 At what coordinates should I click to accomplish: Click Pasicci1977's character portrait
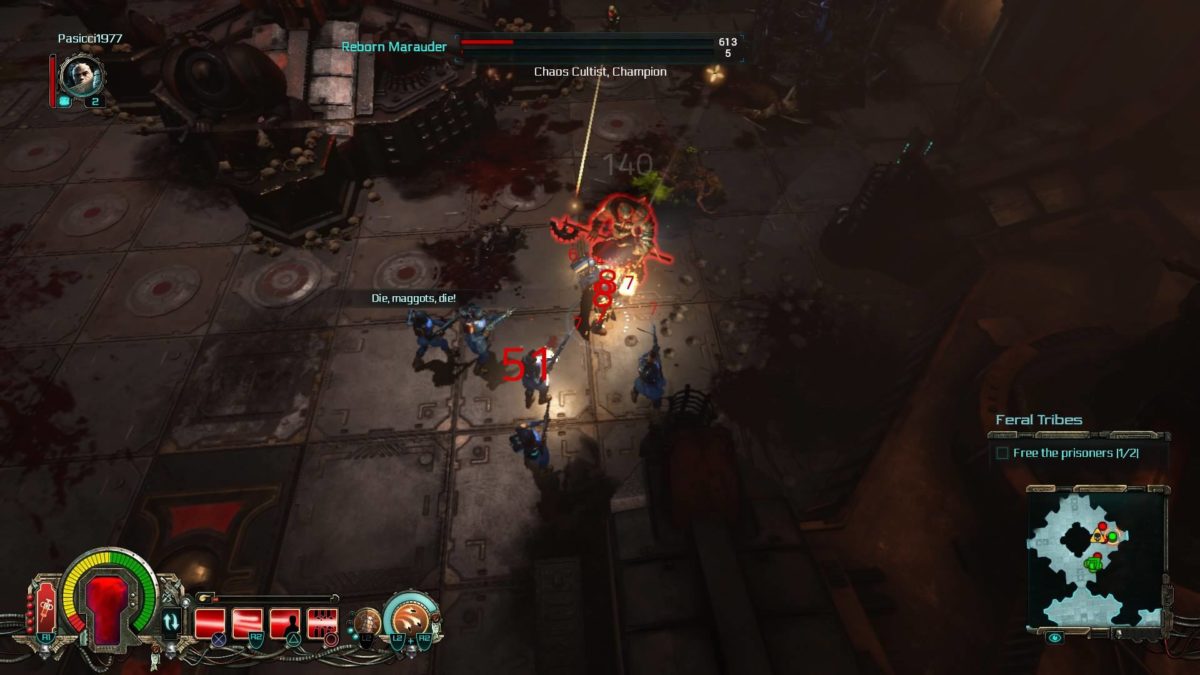[82, 75]
